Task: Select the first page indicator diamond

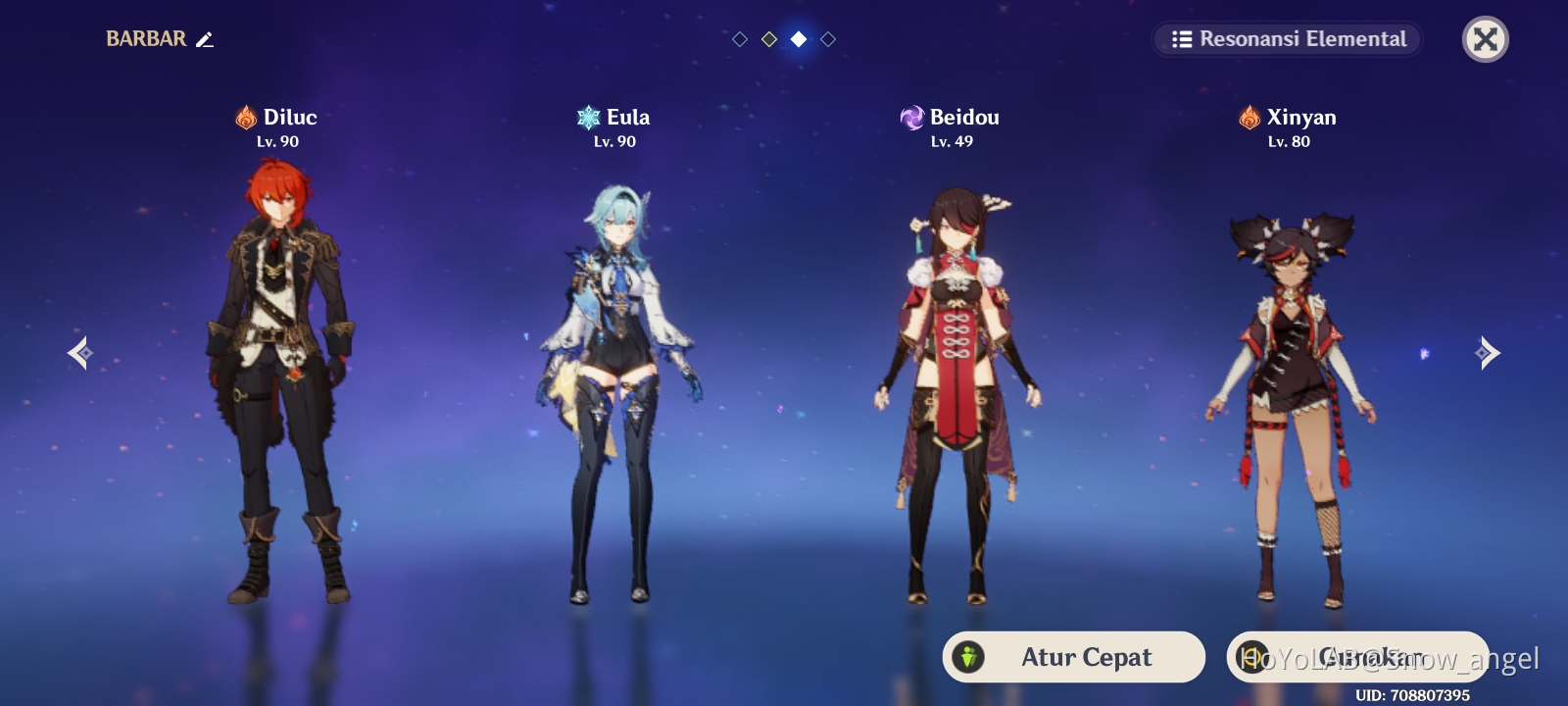Action: (x=739, y=39)
